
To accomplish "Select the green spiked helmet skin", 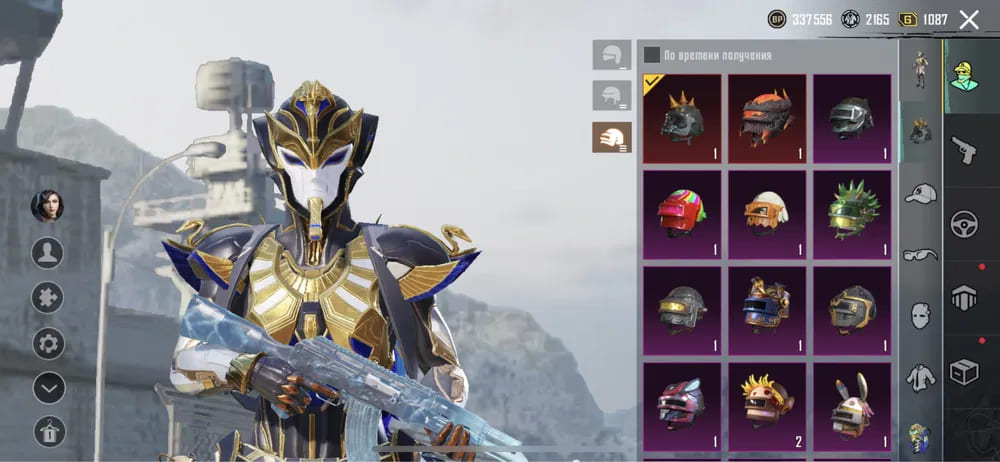I will (x=852, y=214).
